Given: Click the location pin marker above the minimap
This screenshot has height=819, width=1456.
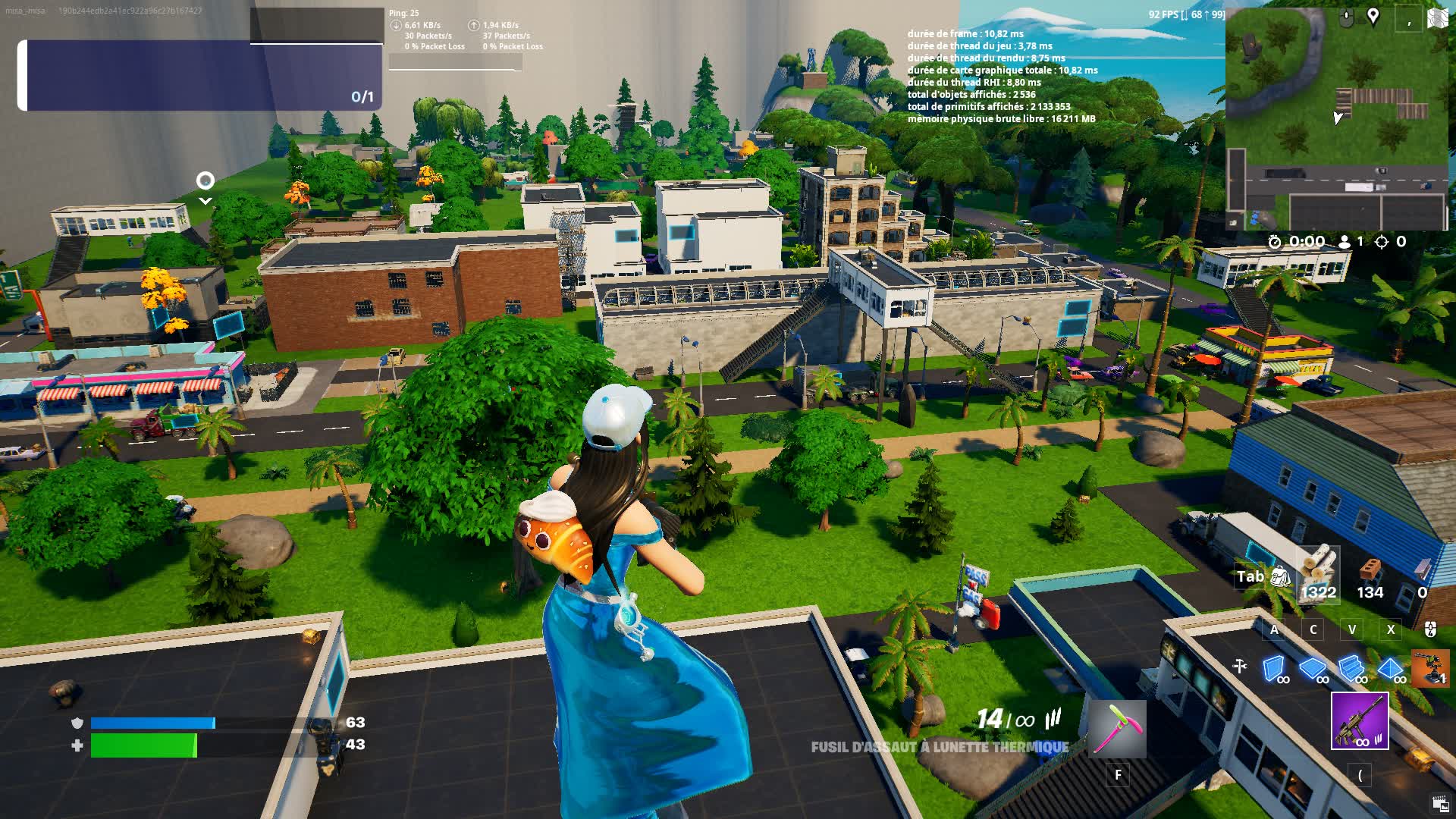Looking at the screenshot, I should pyautogui.click(x=1373, y=17).
